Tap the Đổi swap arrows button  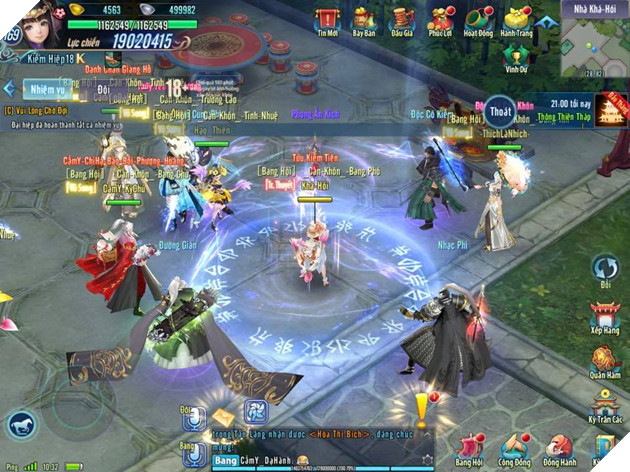(x=605, y=270)
